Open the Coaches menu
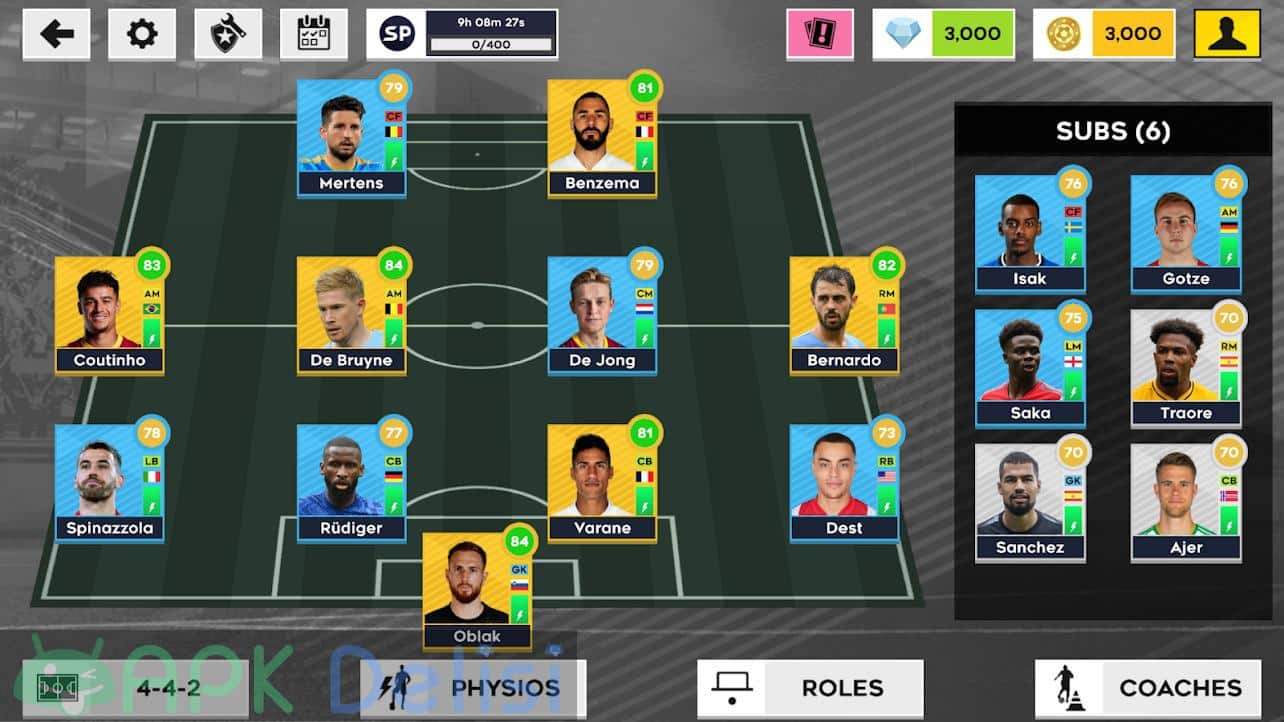The image size is (1284, 722). pyautogui.click(x=1148, y=688)
